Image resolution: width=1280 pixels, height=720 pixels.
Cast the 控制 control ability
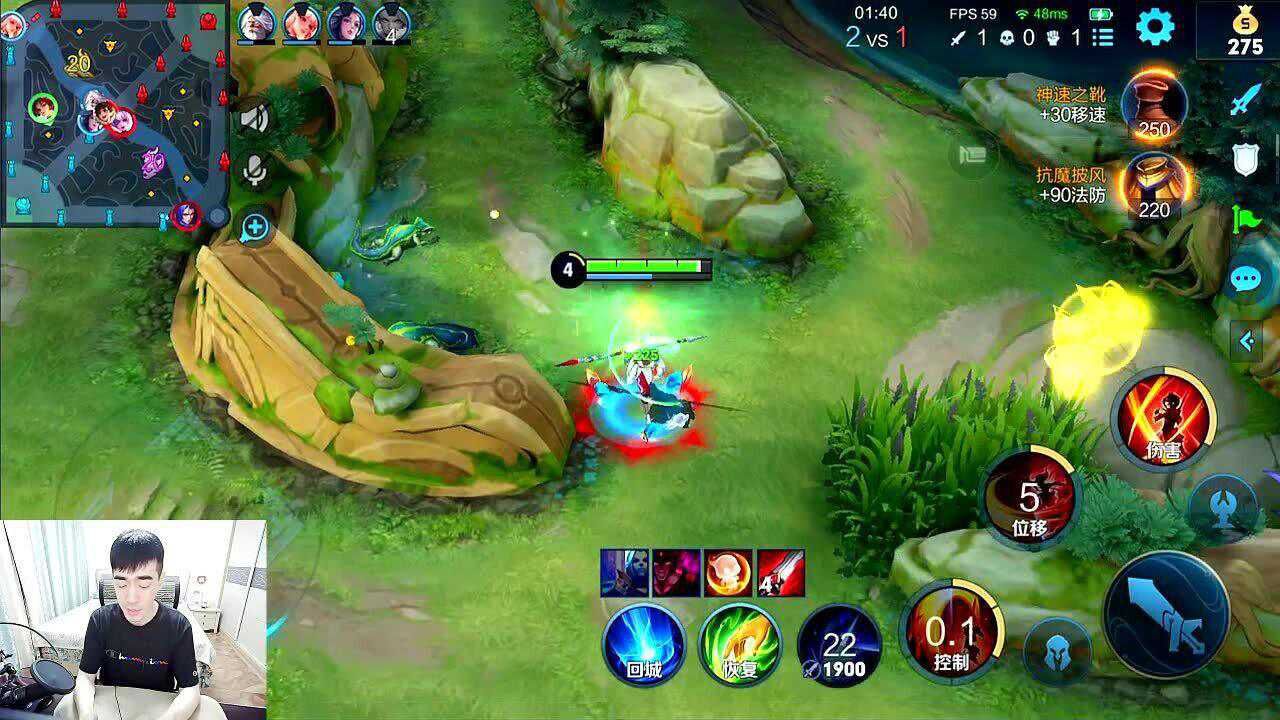coord(951,630)
